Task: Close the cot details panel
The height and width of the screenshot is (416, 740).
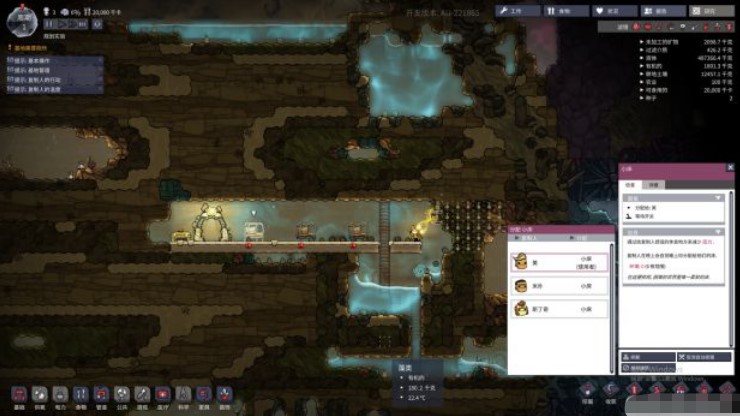Action: point(731,169)
